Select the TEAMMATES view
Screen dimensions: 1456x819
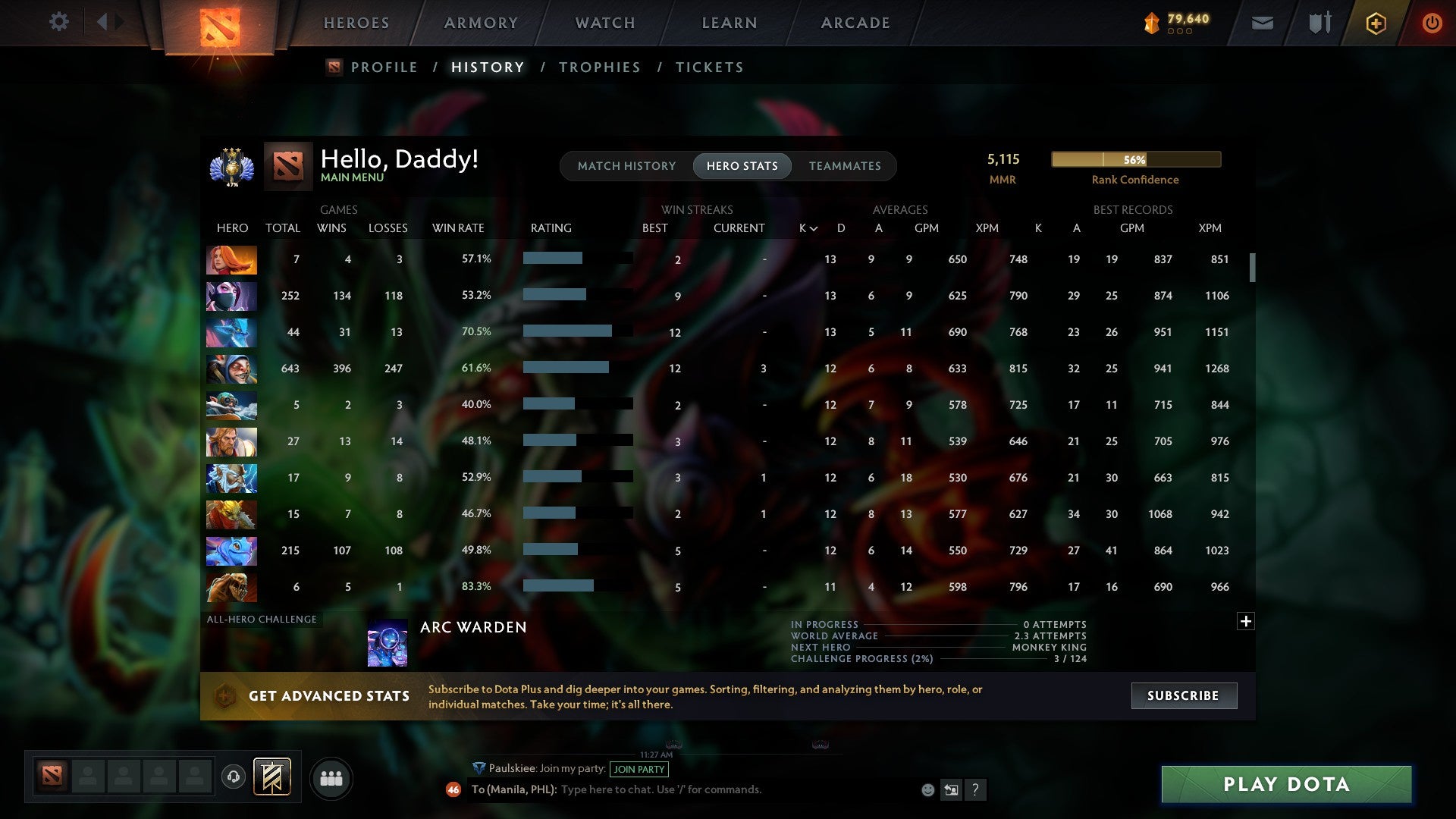click(845, 165)
